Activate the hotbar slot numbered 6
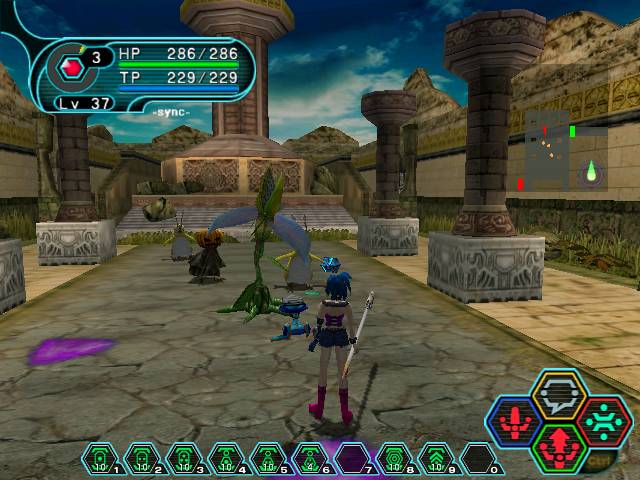The width and height of the screenshot is (640, 480). [310, 458]
